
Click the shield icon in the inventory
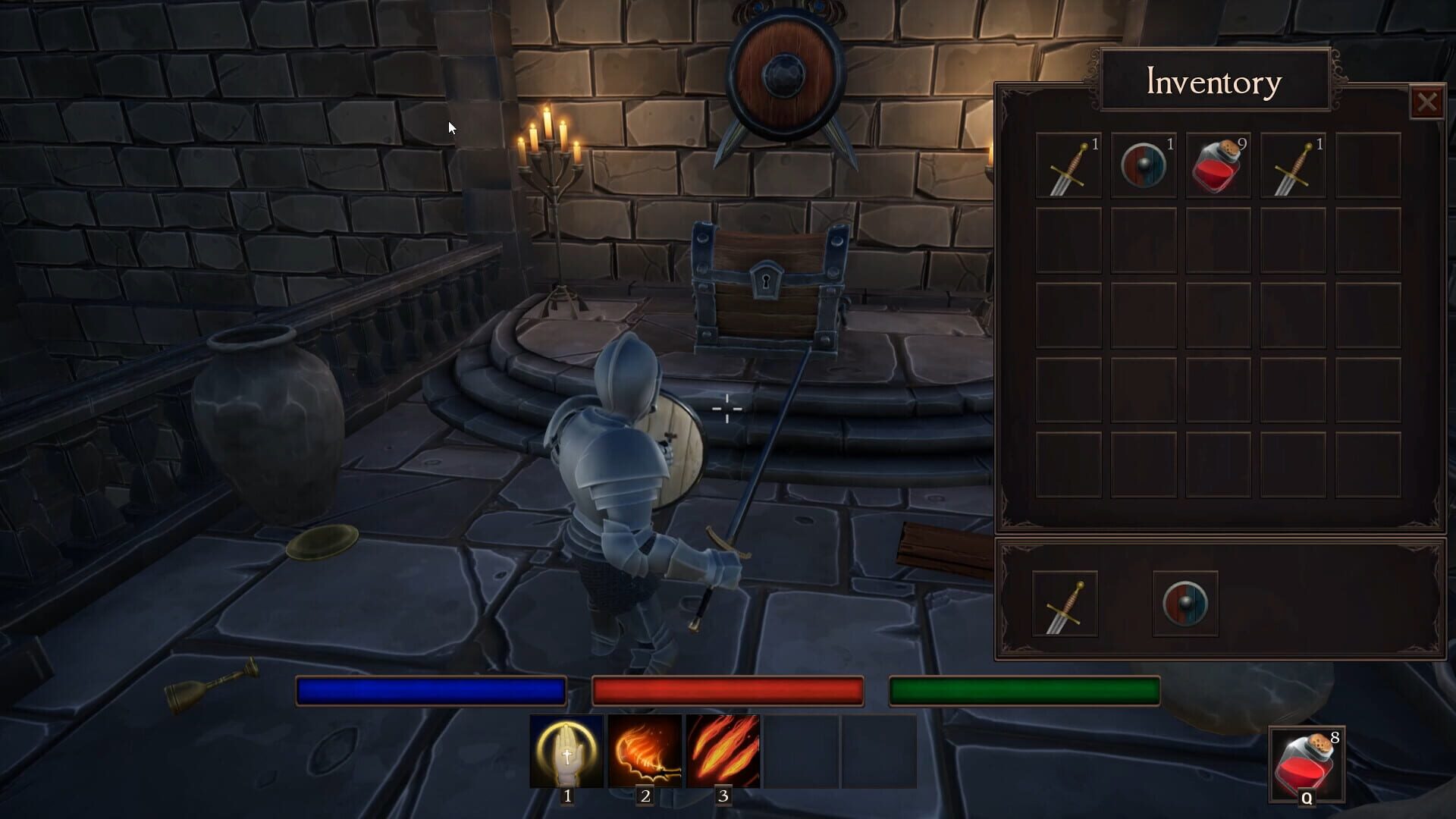pos(1144,165)
